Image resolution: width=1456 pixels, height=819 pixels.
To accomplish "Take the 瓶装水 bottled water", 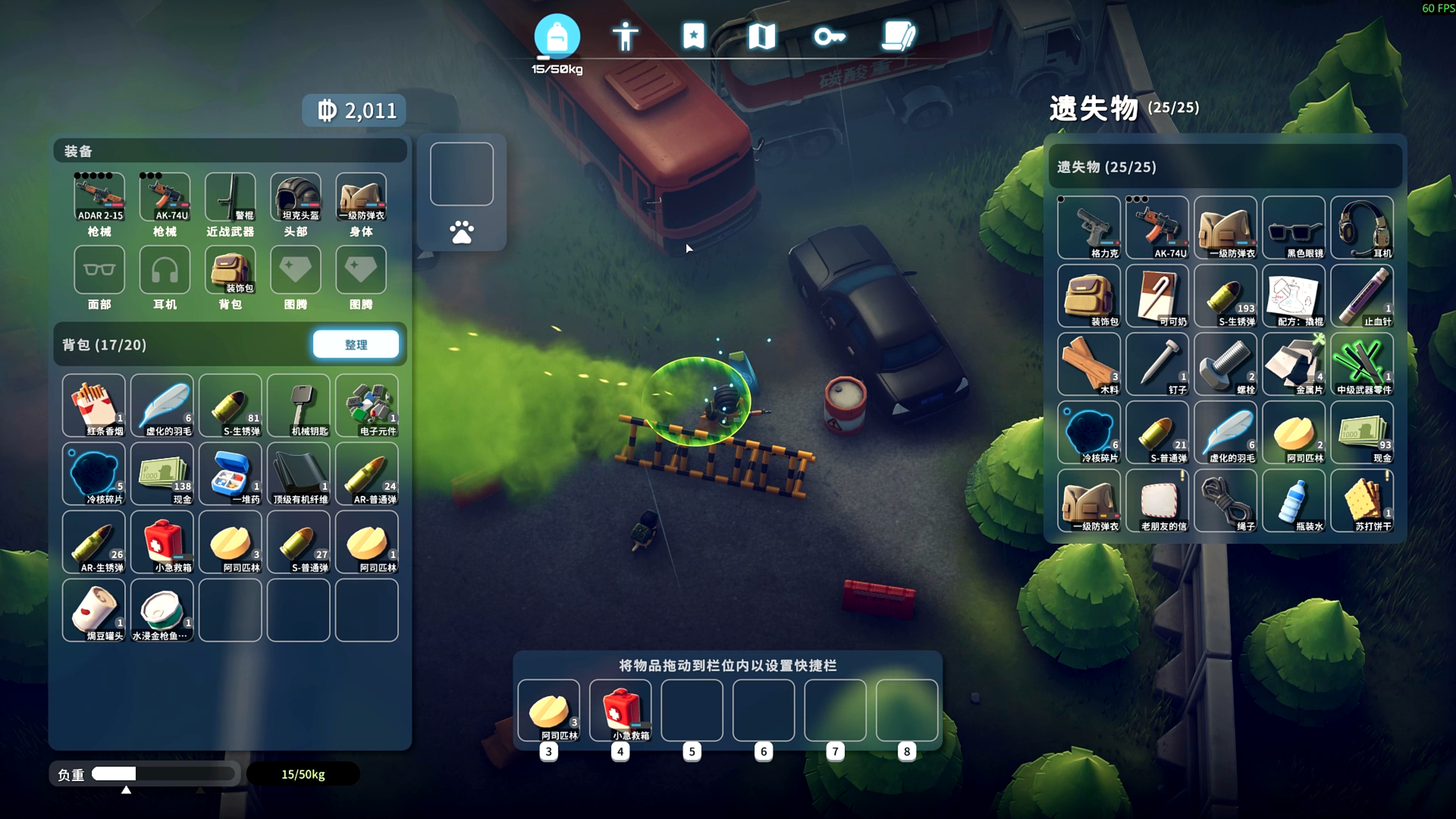I will point(1293,501).
